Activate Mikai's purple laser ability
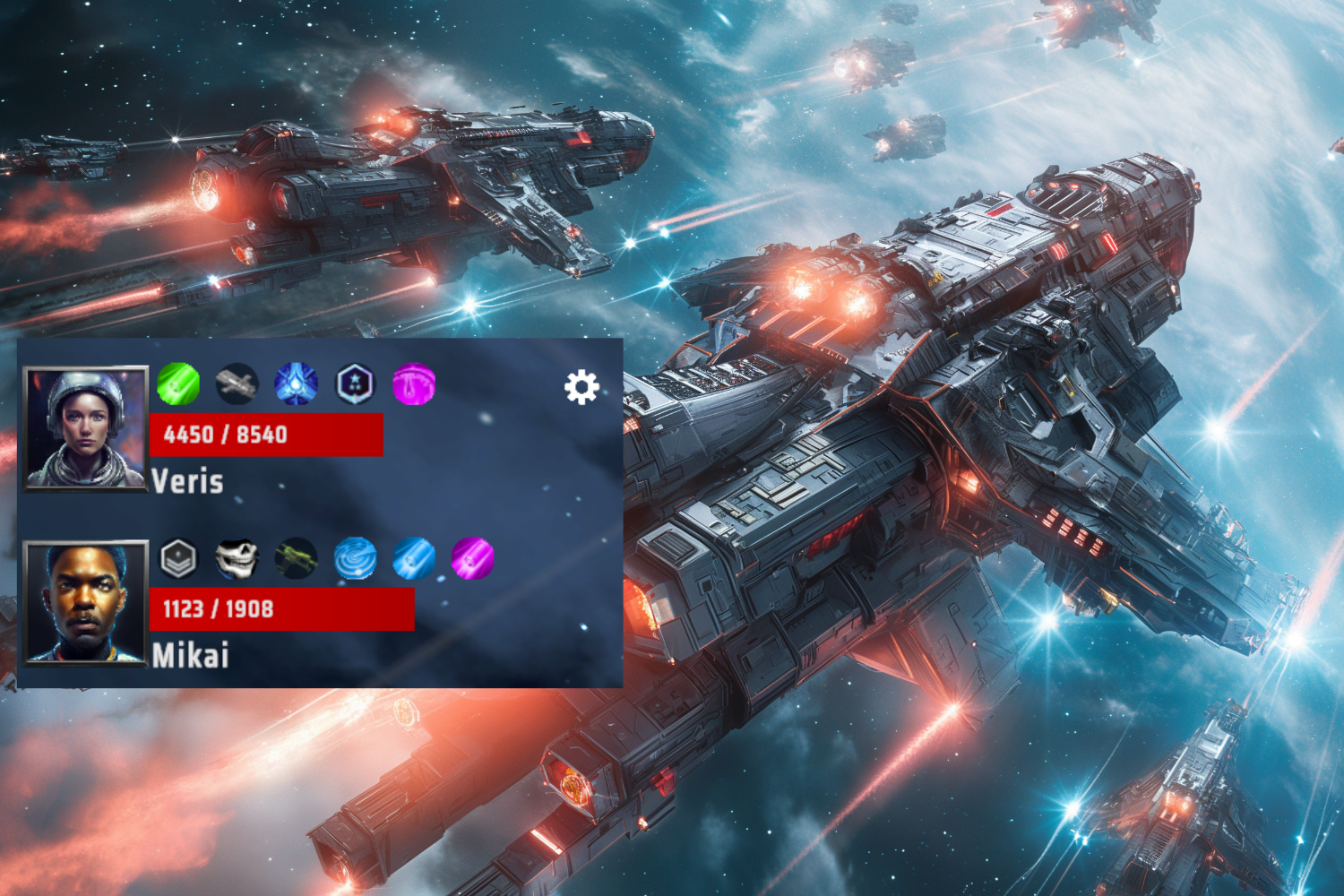 pyautogui.click(x=473, y=558)
